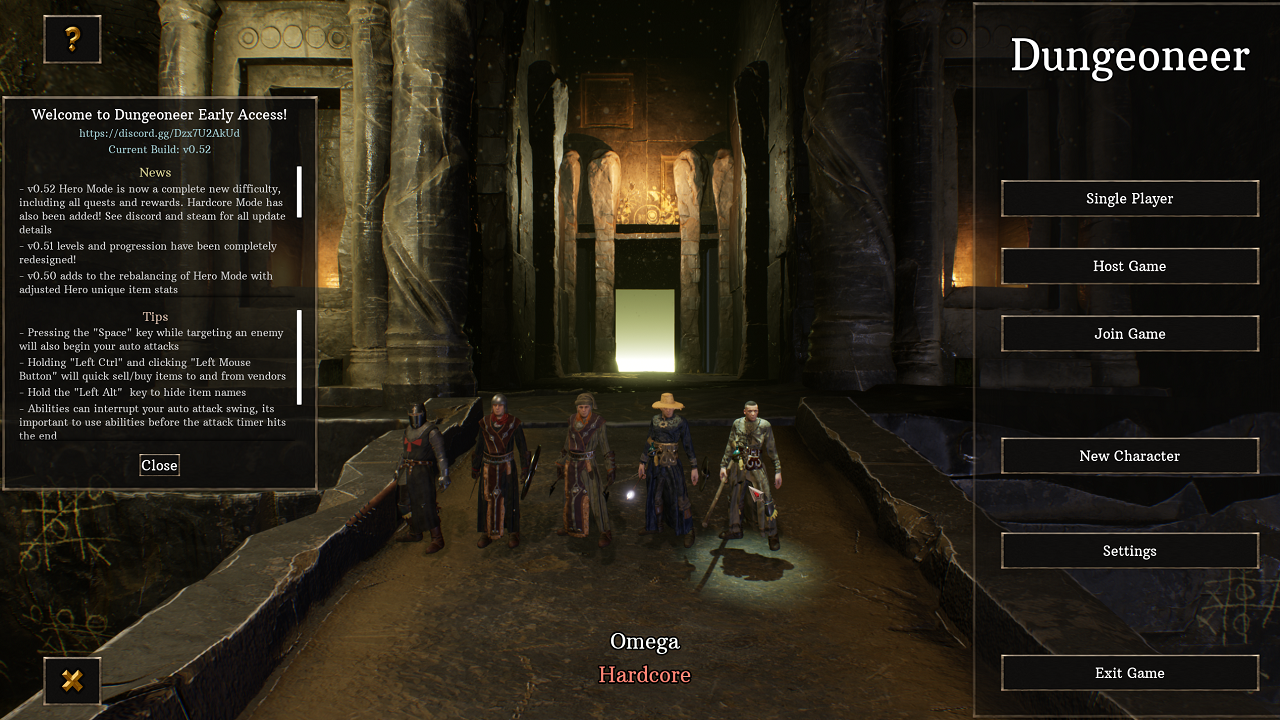Click the Host Game button
Image resolution: width=1280 pixels, height=720 pixels.
pyautogui.click(x=1129, y=266)
